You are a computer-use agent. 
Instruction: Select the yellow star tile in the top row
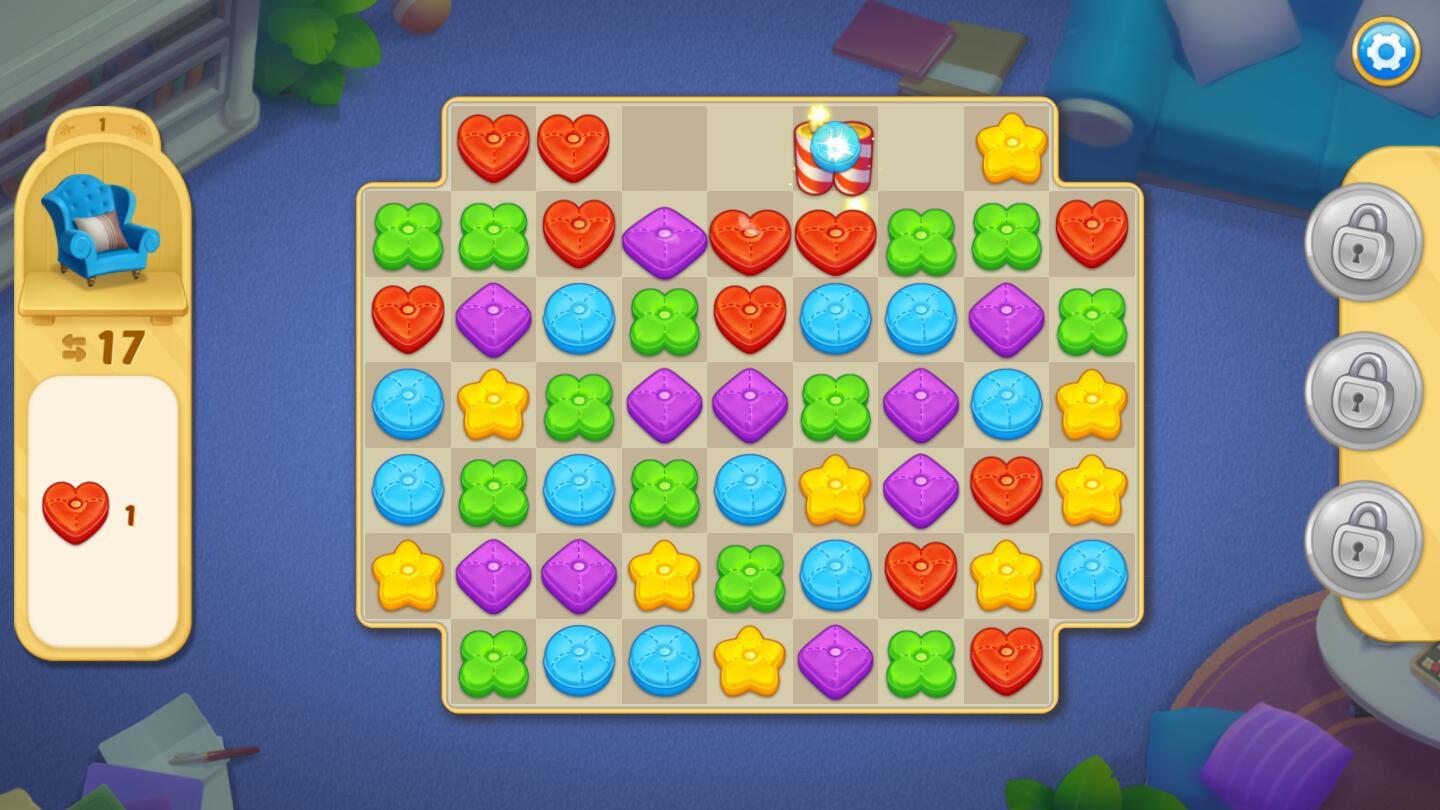[1011, 148]
